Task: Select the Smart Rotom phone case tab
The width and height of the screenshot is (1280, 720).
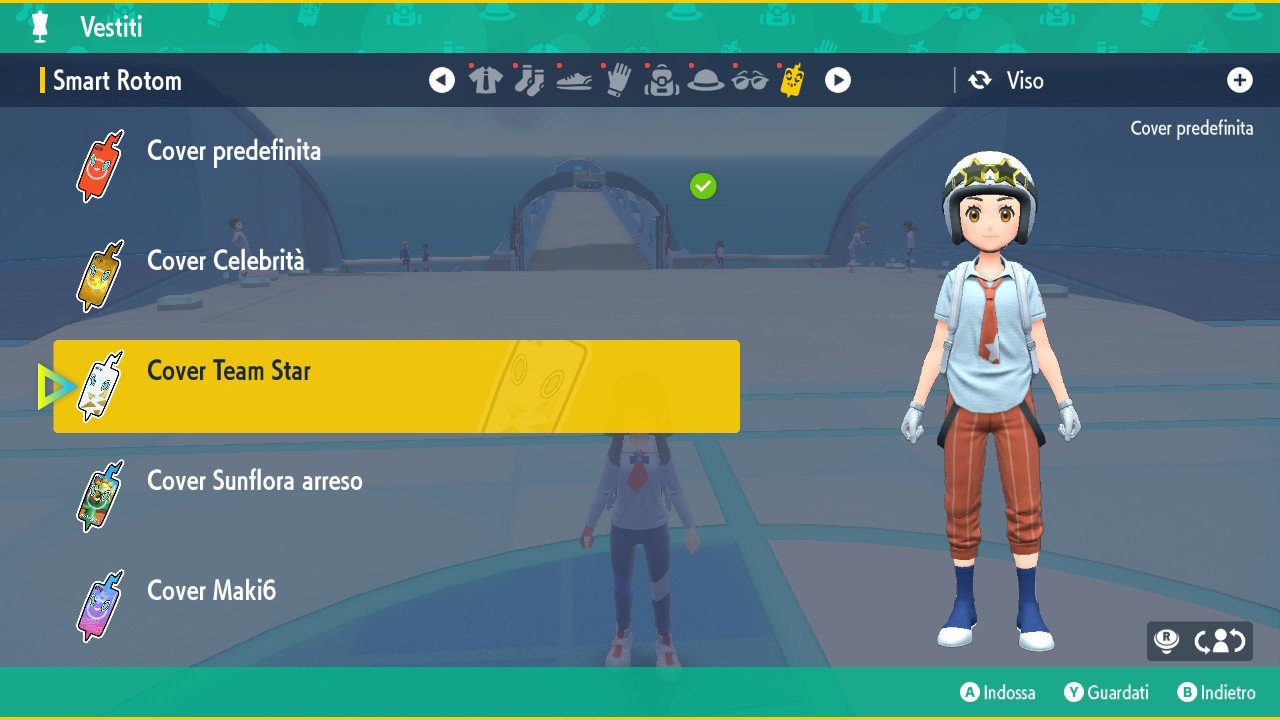Action: 792,80
